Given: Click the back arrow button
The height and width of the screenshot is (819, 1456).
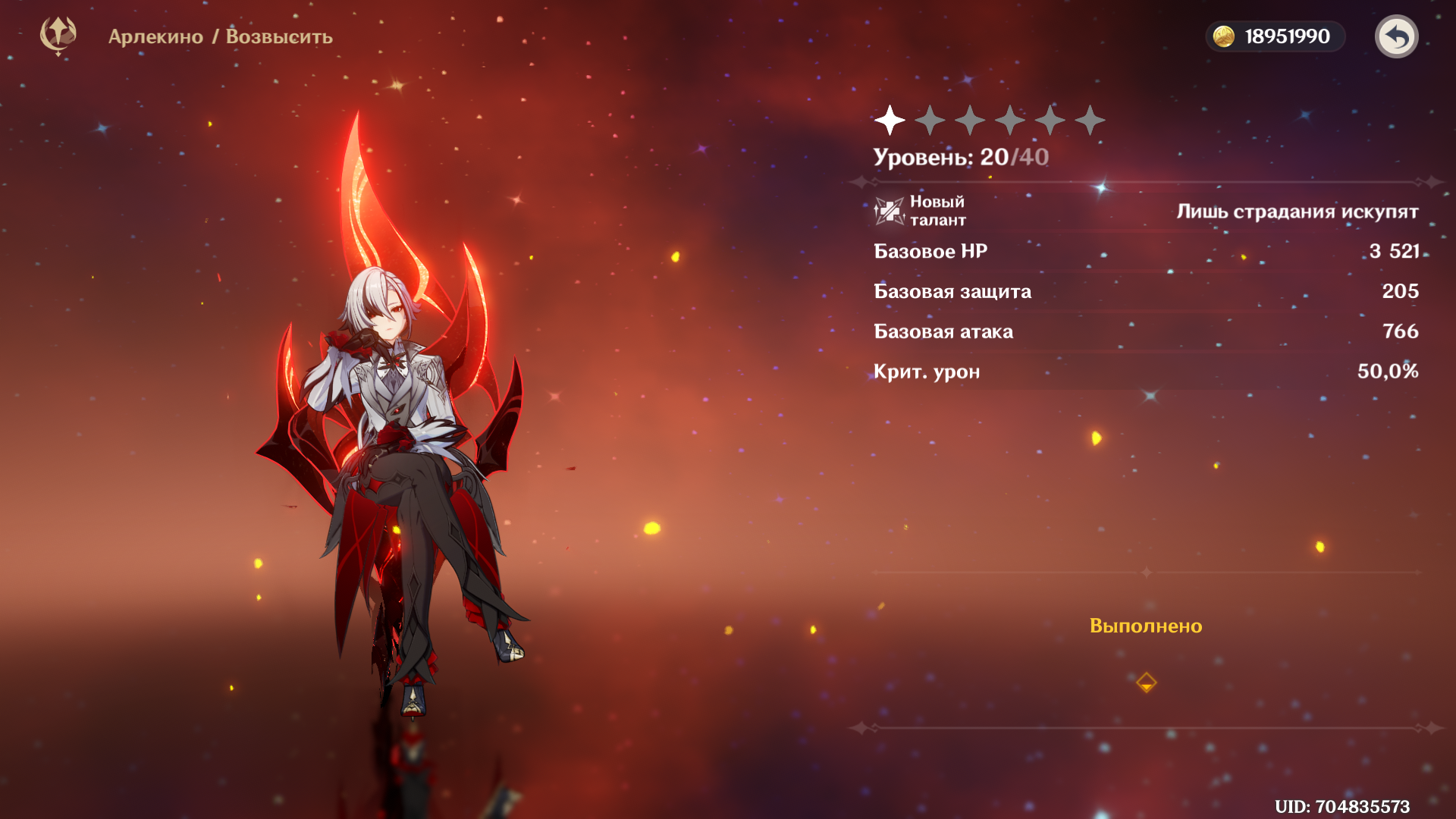Looking at the screenshot, I should pos(1396,36).
